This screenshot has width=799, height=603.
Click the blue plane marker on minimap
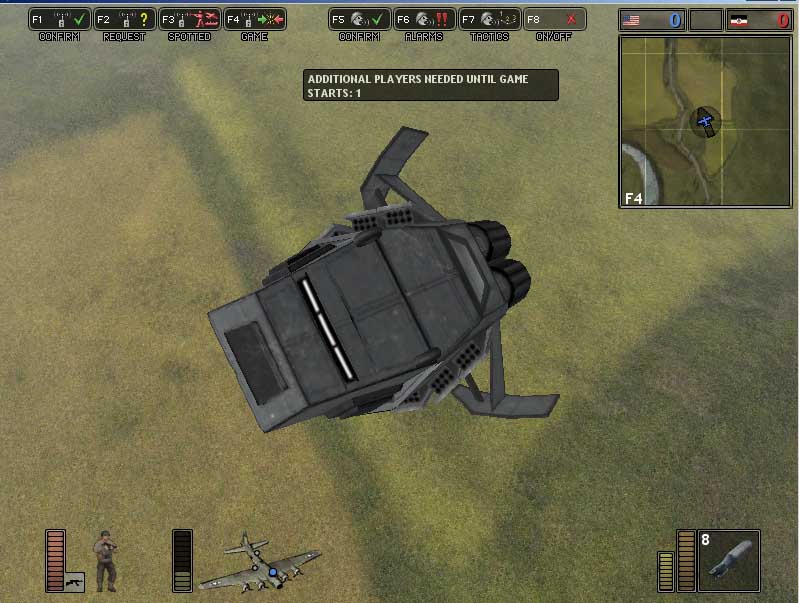tap(706, 122)
